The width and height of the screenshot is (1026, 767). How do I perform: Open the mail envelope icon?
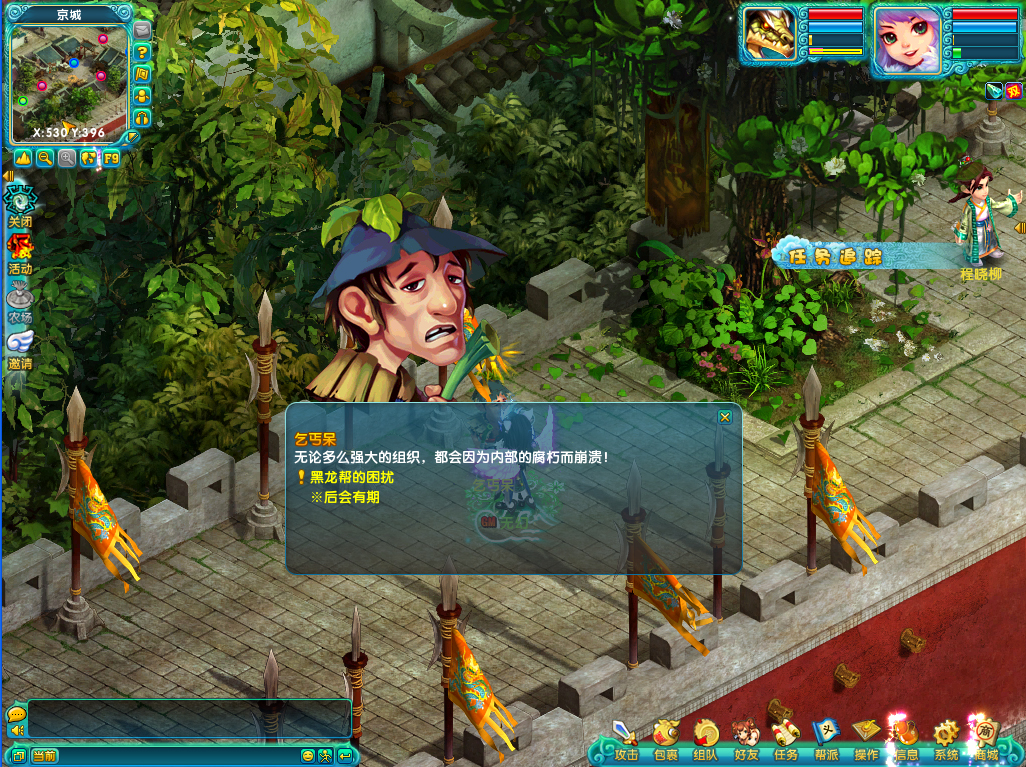pos(142,30)
